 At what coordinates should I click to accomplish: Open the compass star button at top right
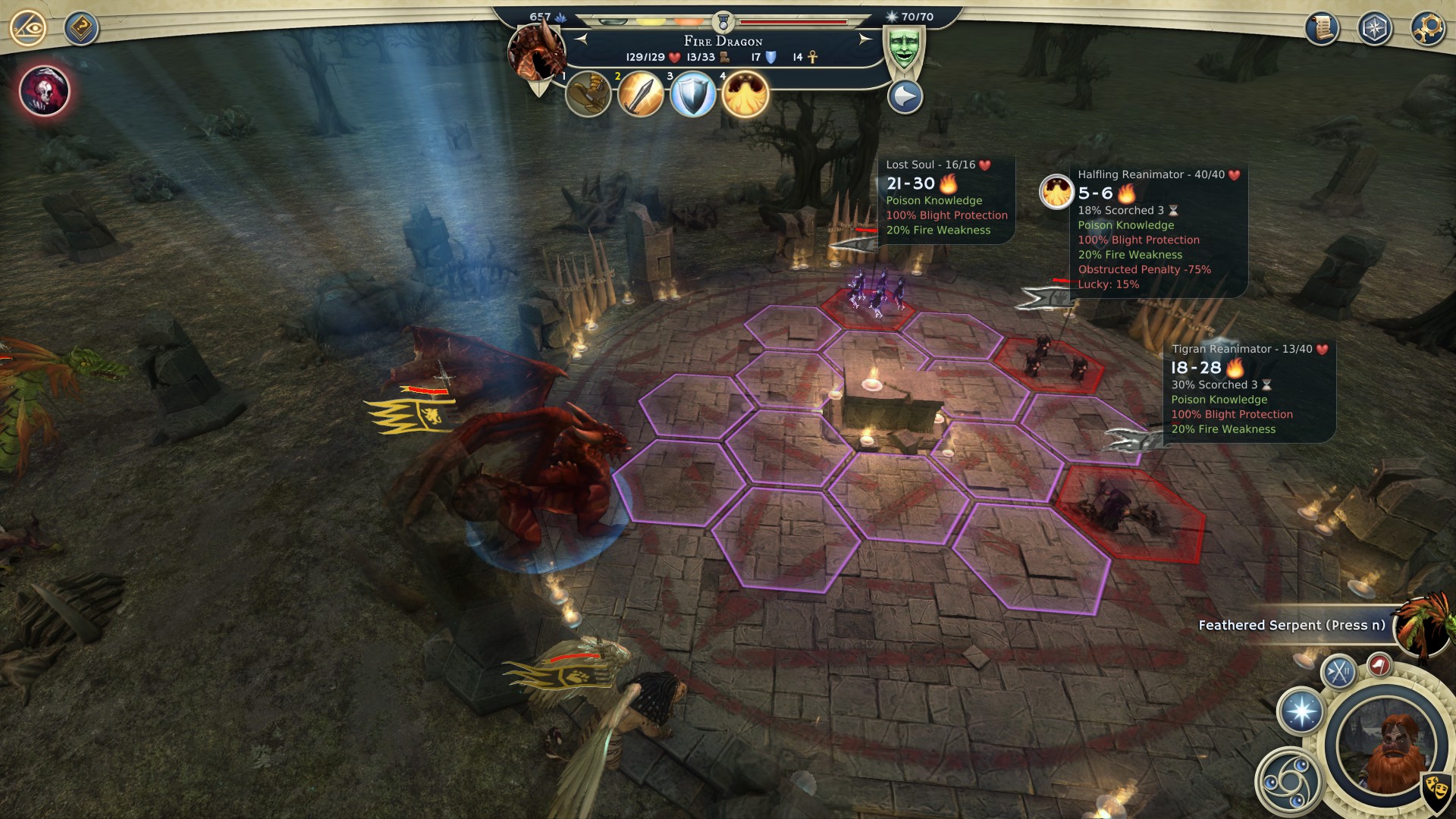[1375, 29]
